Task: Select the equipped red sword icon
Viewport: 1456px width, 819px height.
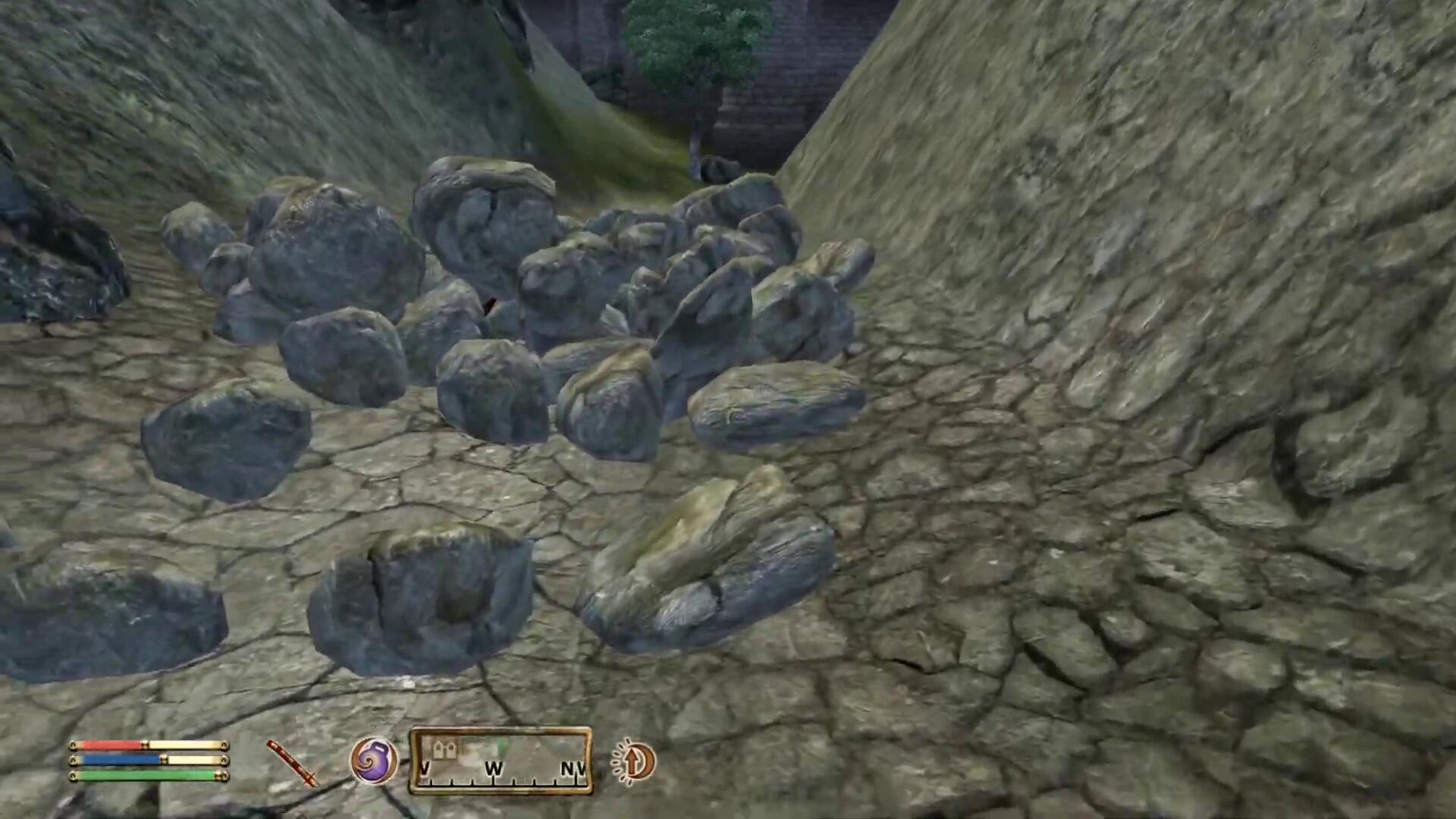Action: (292, 763)
